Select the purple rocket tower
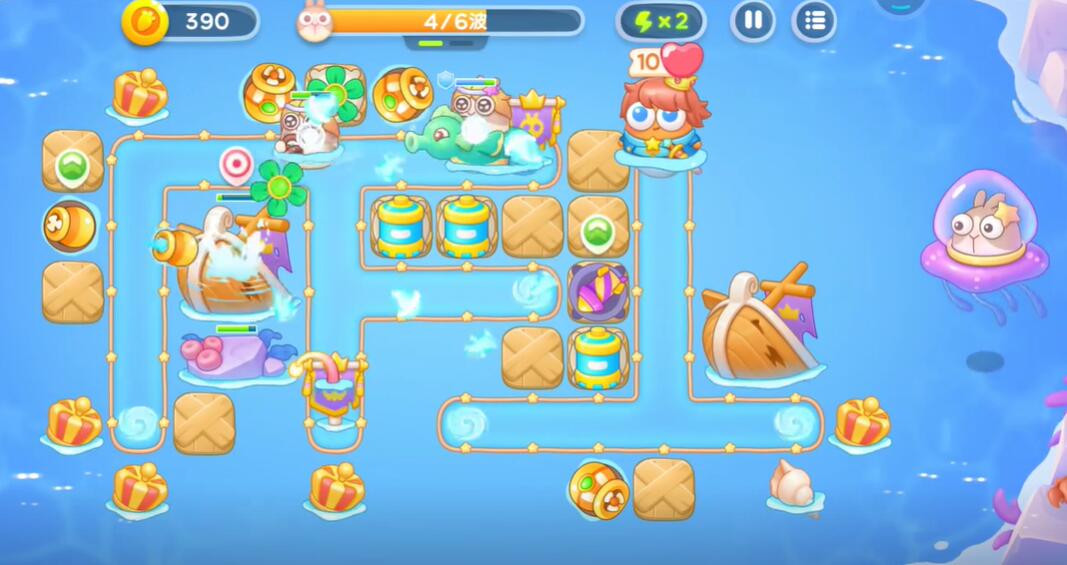Image resolution: width=1067 pixels, height=565 pixels. tap(598, 292)
